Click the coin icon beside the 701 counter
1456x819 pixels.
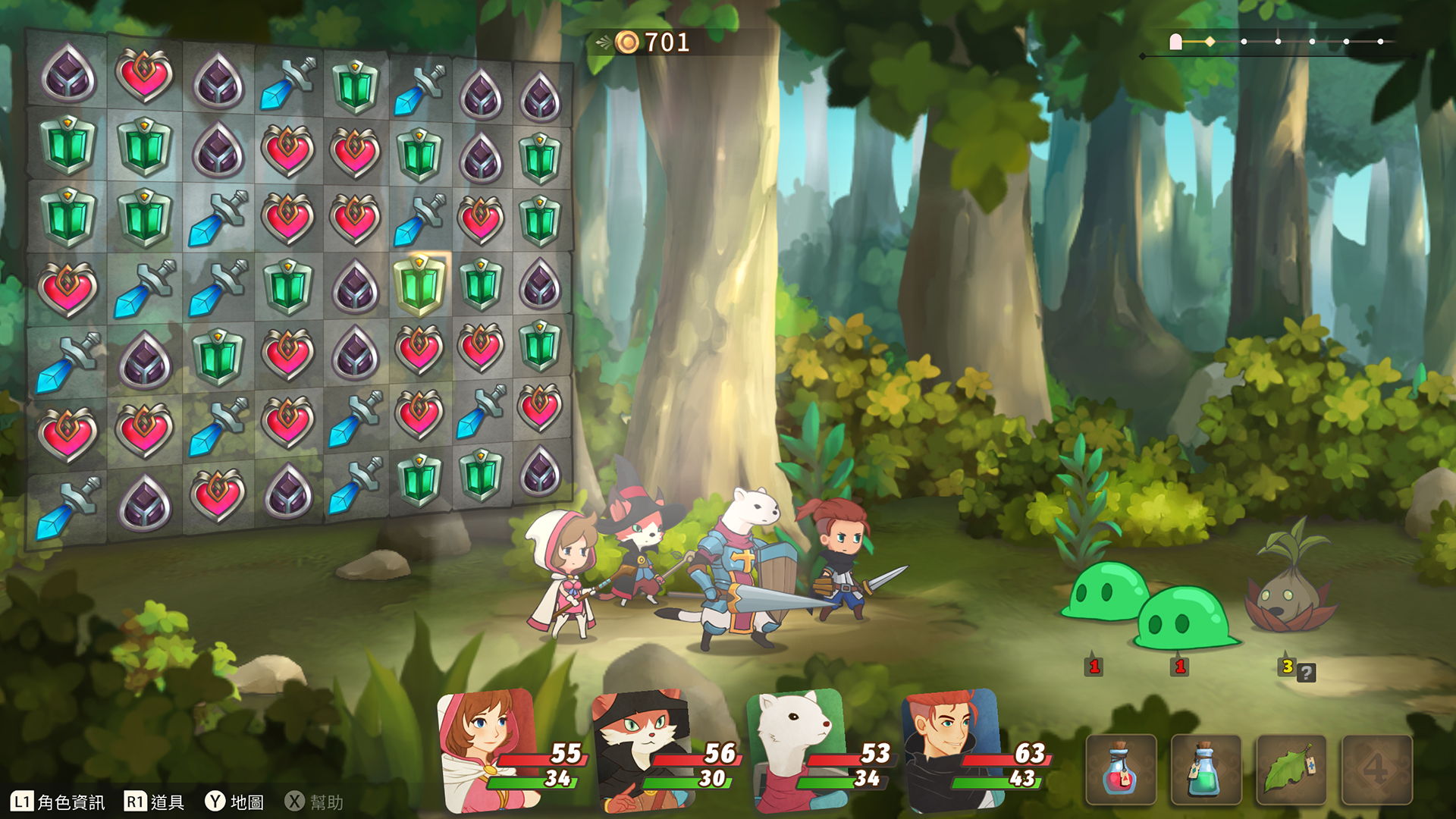(626, 42)
